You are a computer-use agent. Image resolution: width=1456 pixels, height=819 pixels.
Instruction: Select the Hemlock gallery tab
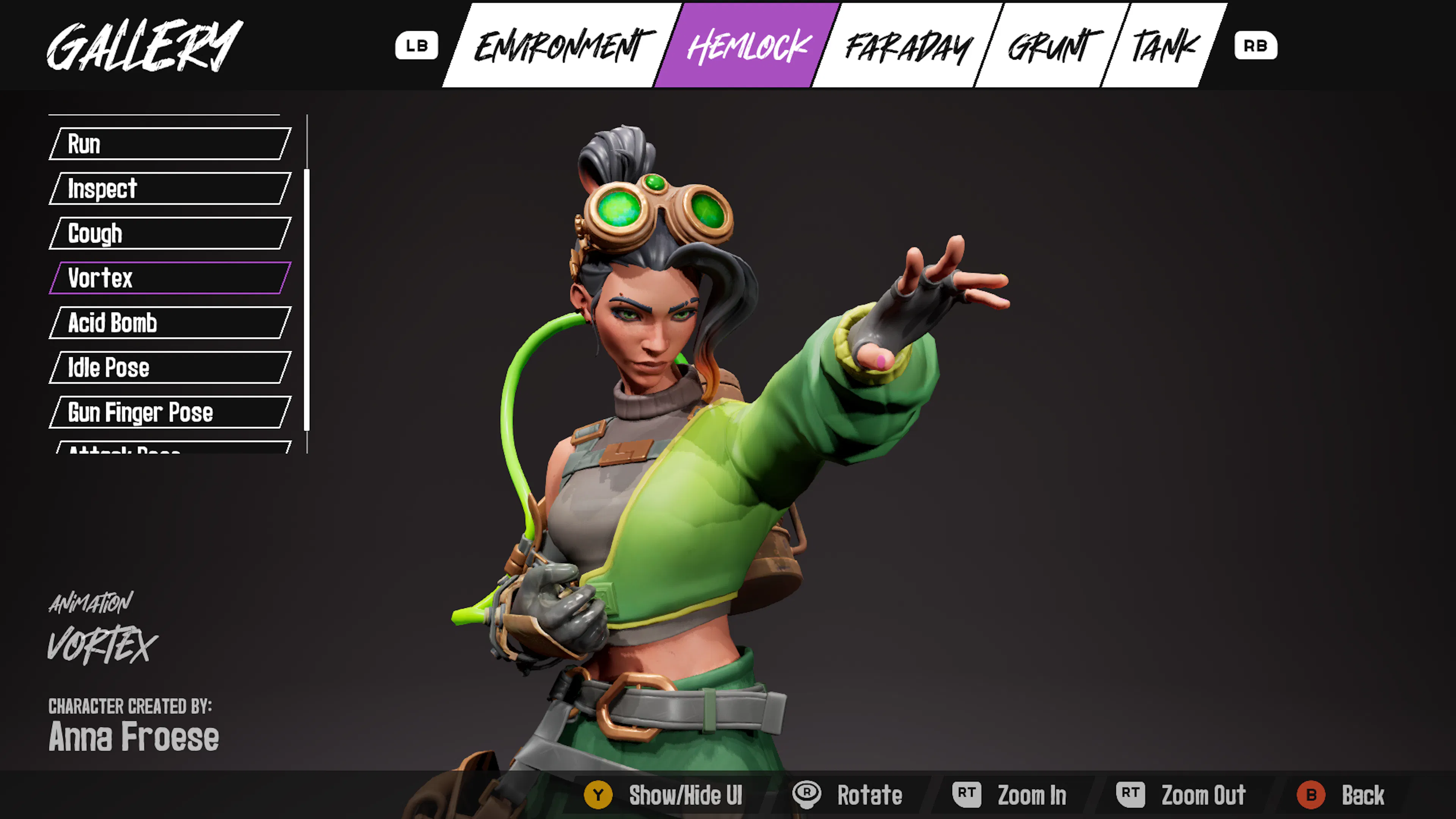(x=748, y=45)
